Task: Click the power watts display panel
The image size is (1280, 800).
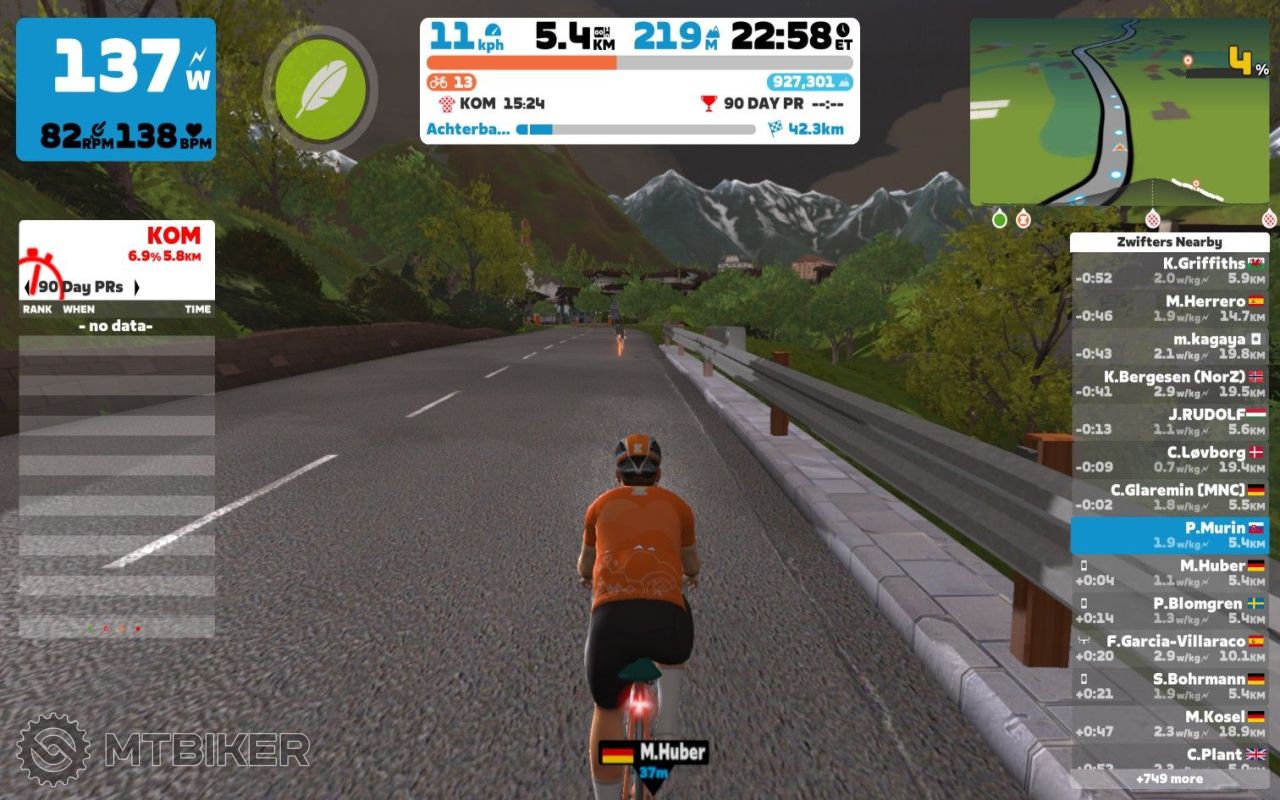Action: 116,89
